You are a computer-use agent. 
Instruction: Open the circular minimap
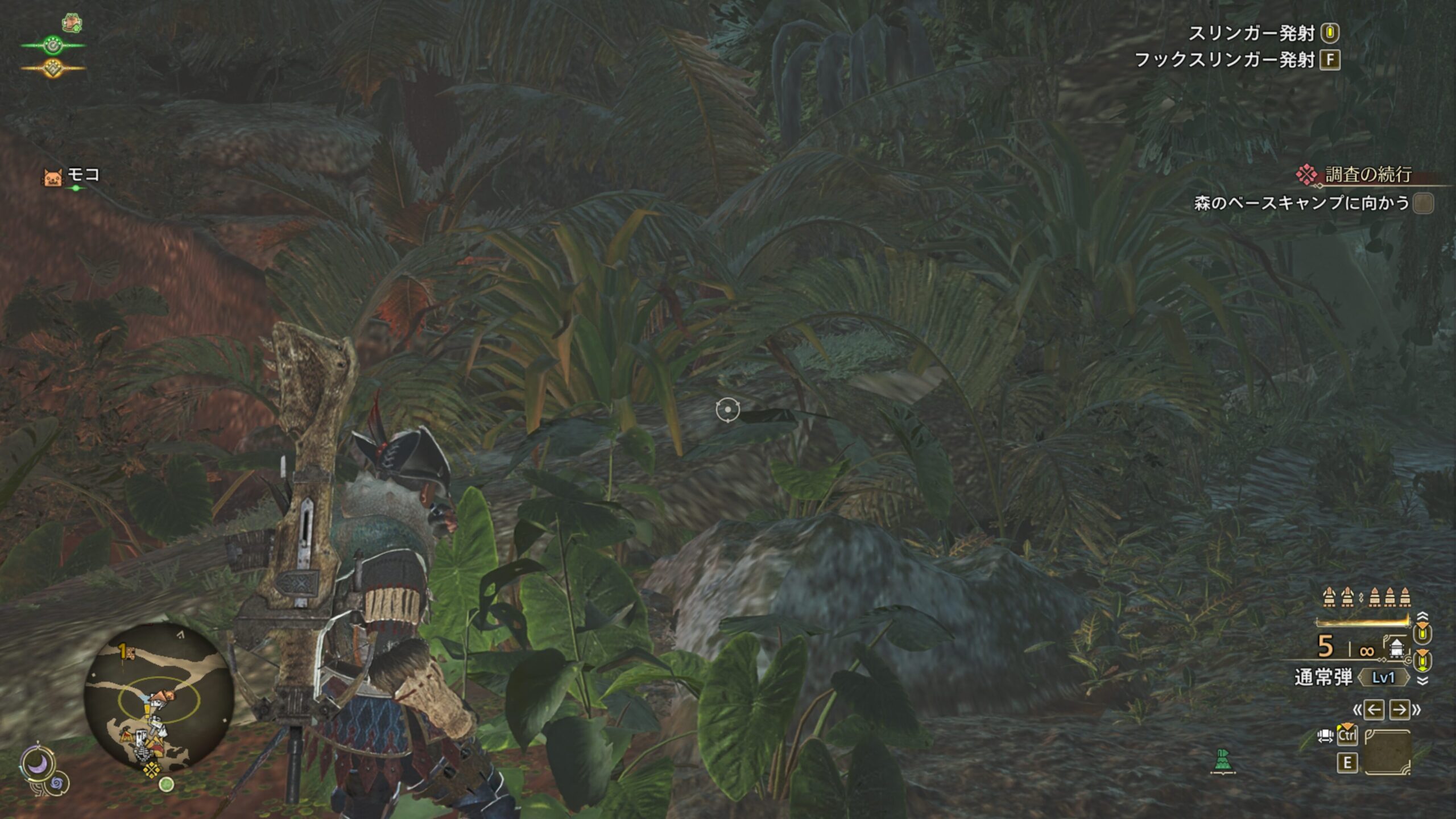click(x=159, y=697)
